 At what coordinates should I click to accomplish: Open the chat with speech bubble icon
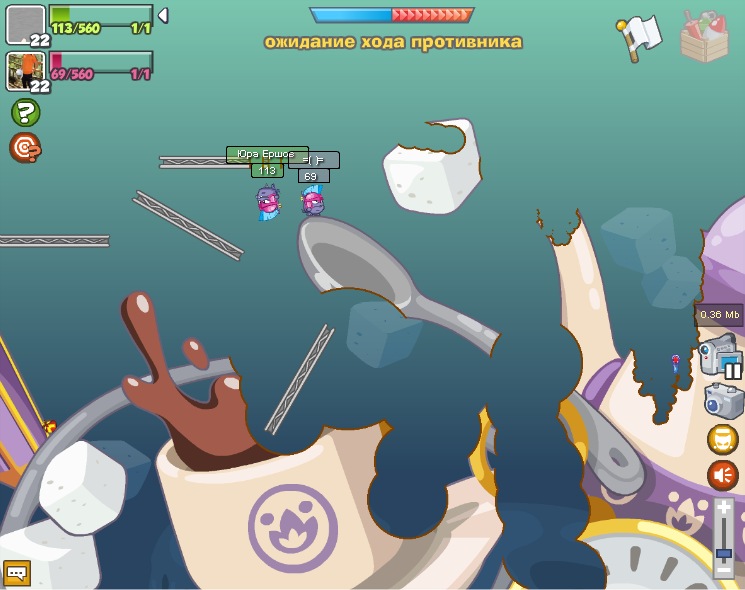tap(17, 572)
